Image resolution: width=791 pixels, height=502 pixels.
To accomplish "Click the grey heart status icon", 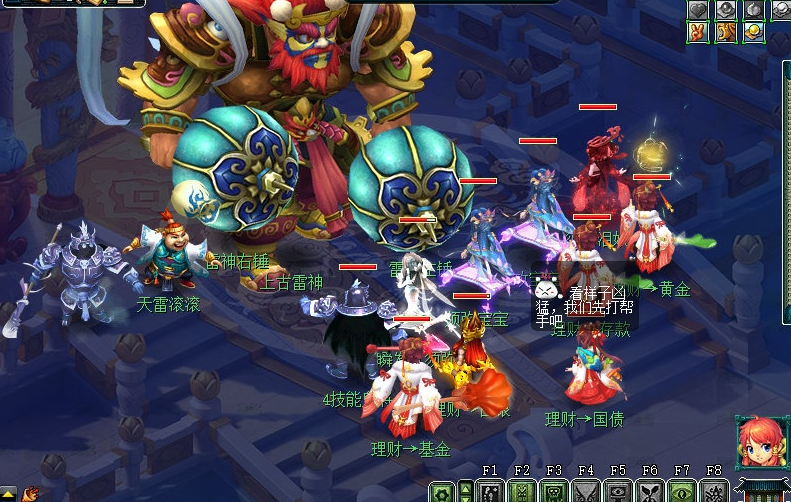I will point(698,9).
